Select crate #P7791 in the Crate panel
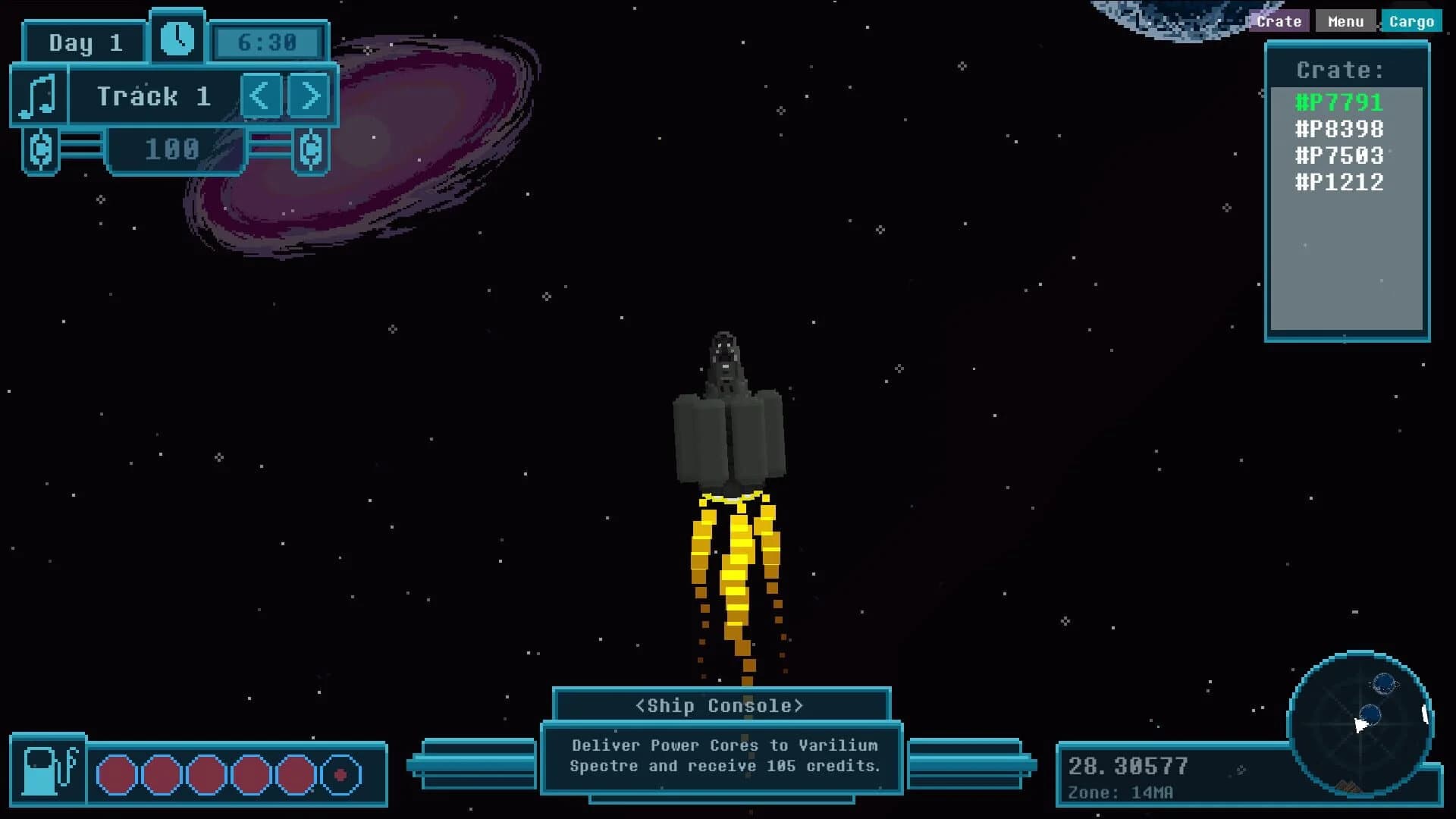Screen dimensions: 1456x819 (1338, 102)
